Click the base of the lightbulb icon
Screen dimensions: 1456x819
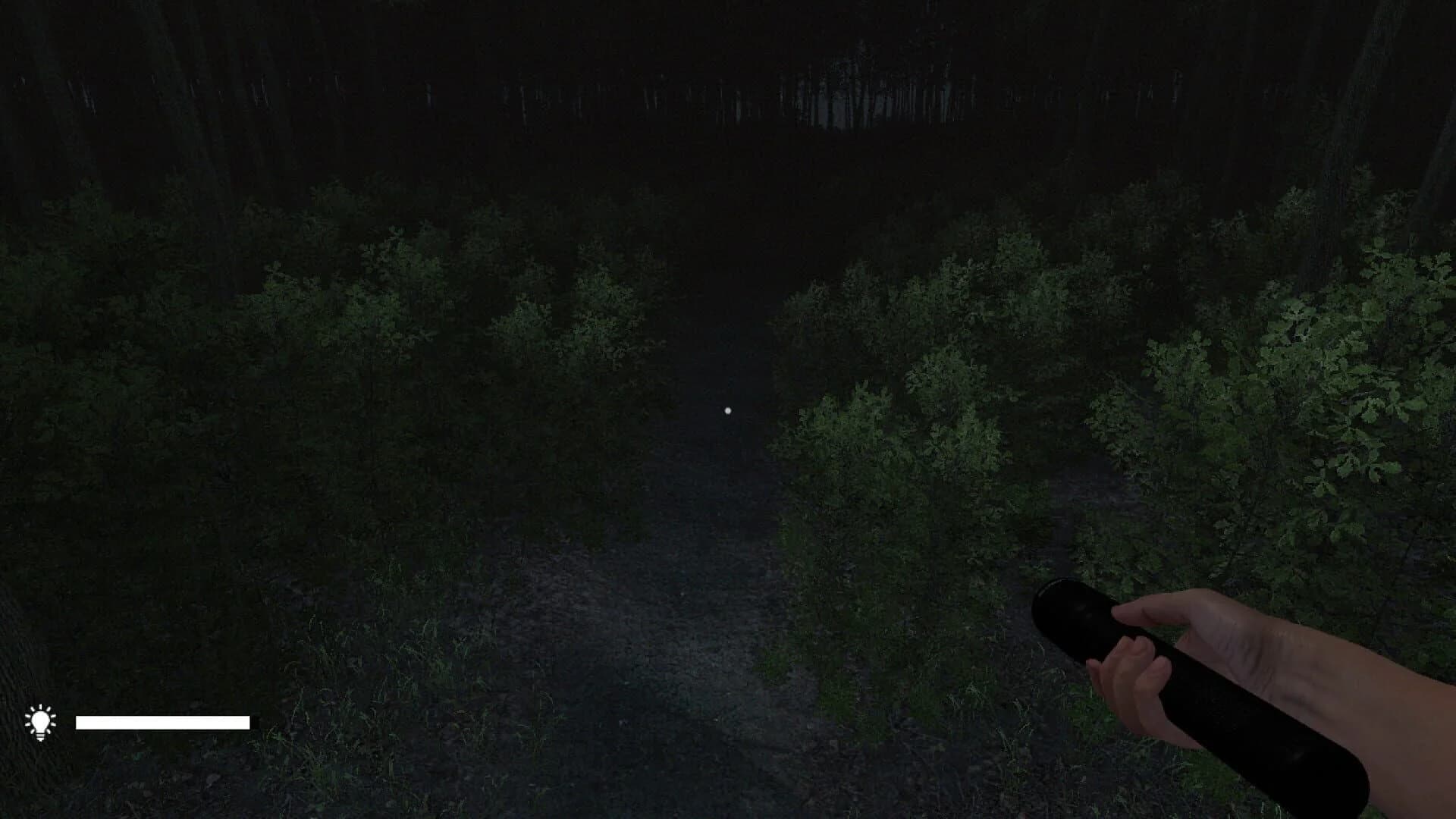point(39,736)
